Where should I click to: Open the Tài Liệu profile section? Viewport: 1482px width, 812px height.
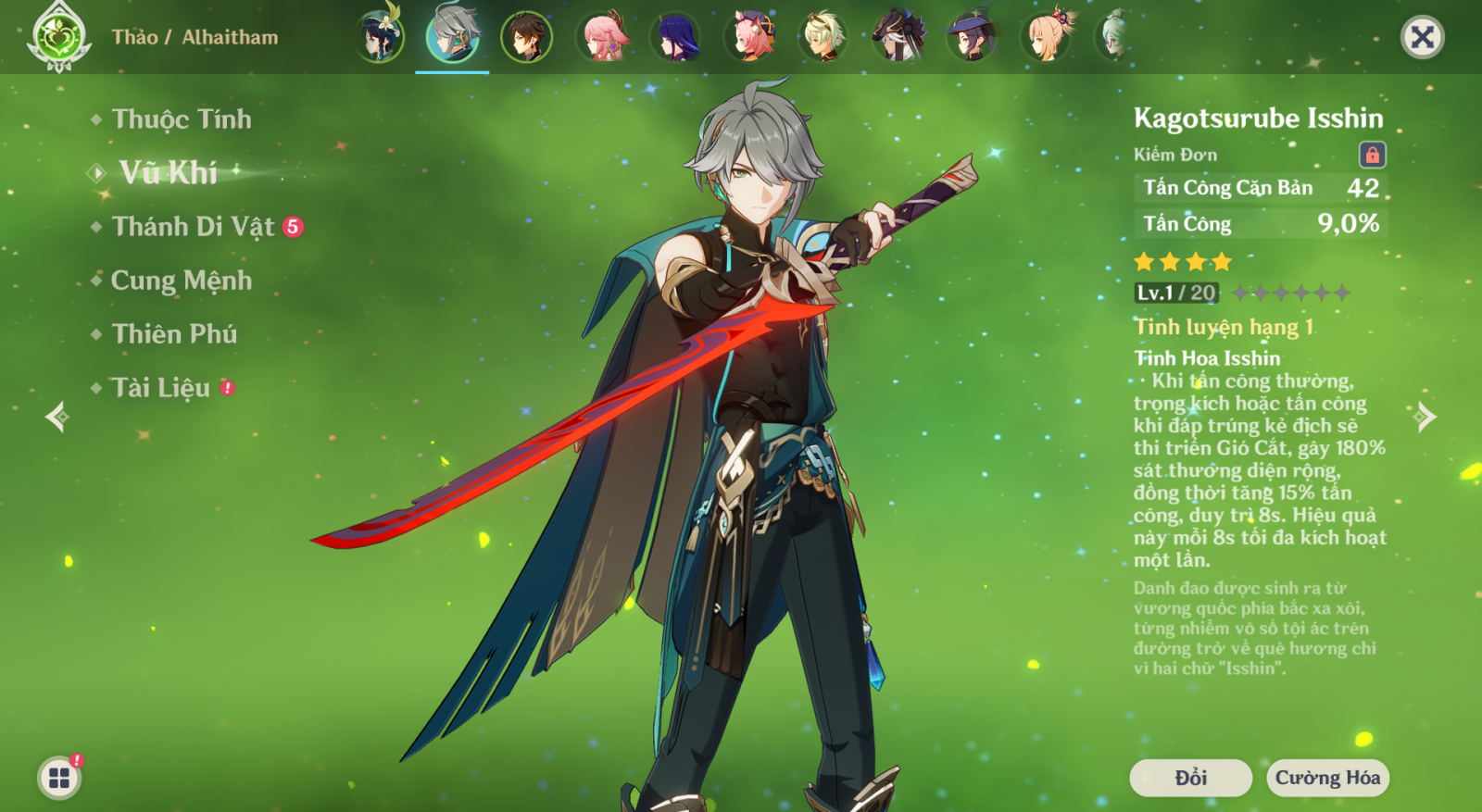161,388
